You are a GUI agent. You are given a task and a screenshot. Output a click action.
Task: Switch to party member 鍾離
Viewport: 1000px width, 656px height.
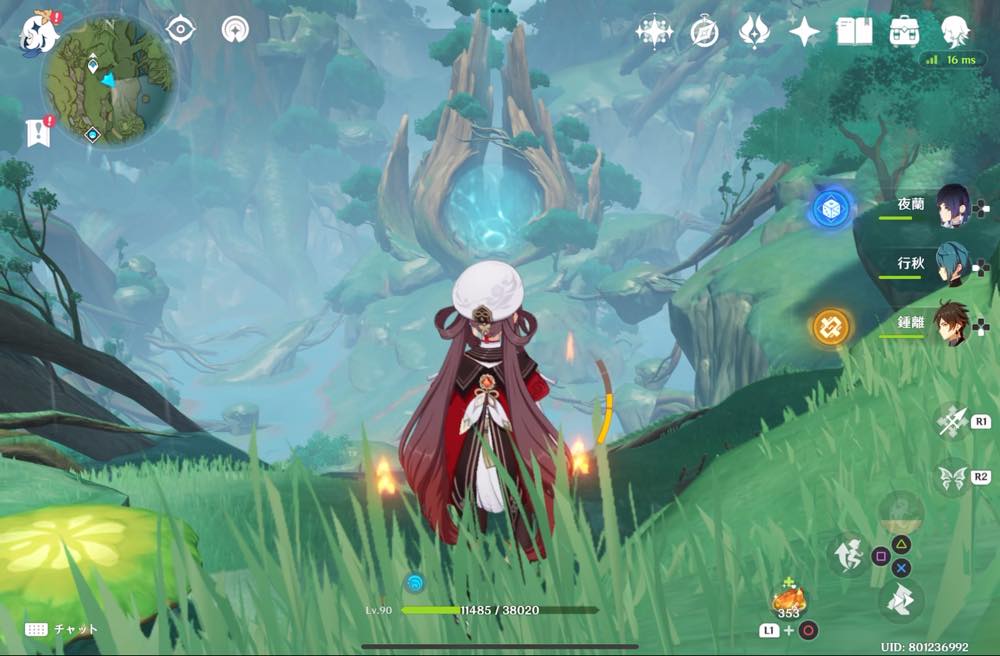tap(953, 323)
